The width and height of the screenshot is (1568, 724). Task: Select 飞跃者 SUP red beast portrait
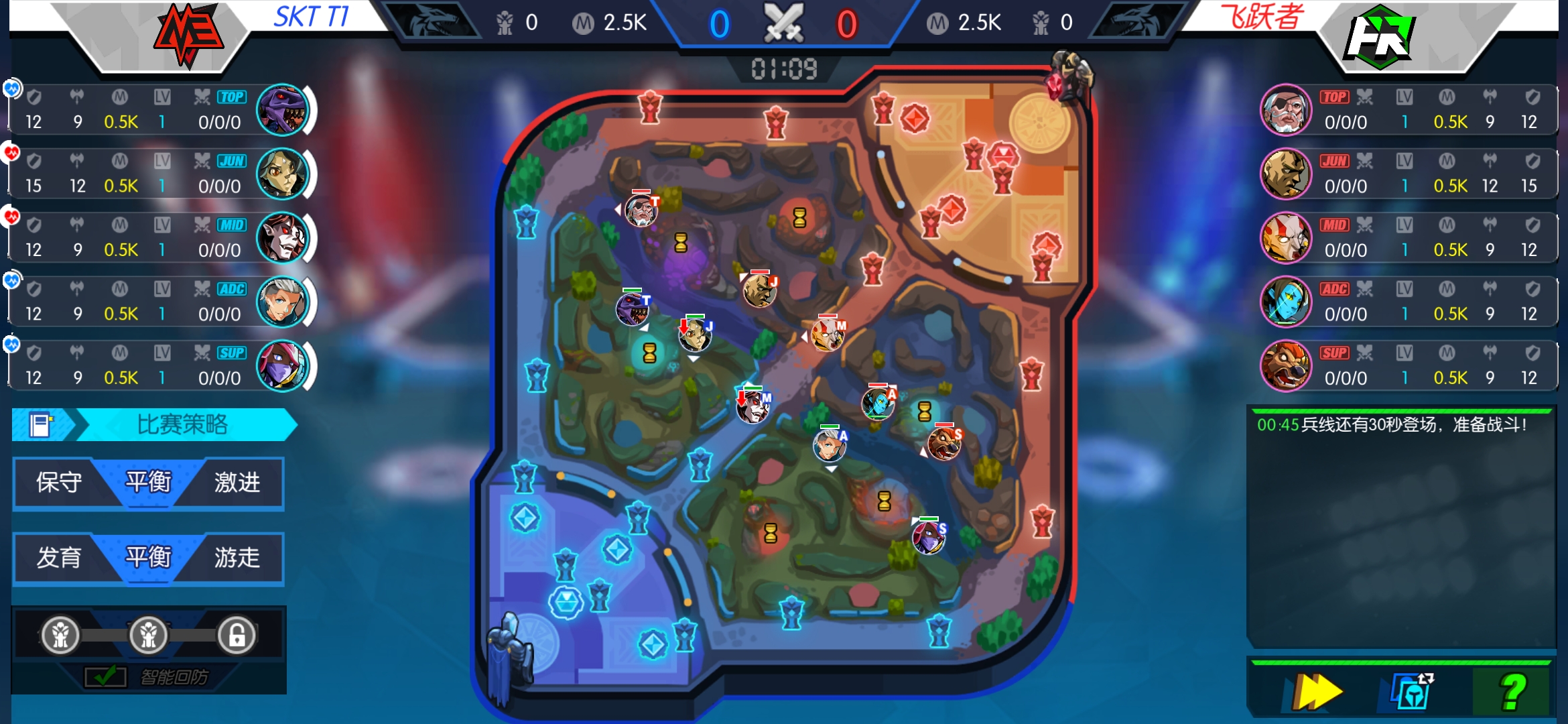[1285, 366]
